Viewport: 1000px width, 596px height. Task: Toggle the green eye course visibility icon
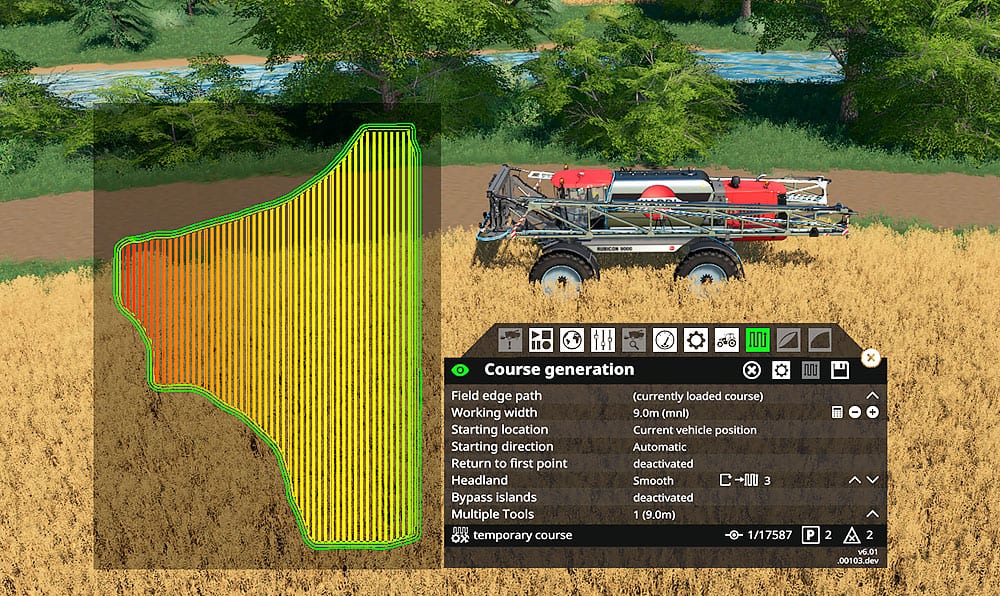point(460,370)
